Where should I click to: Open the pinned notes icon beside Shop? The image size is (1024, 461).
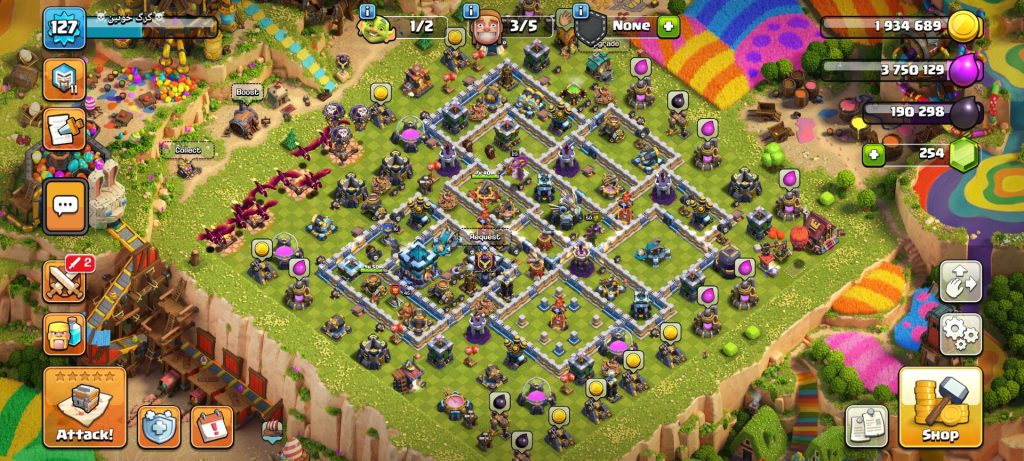point(866,425)
